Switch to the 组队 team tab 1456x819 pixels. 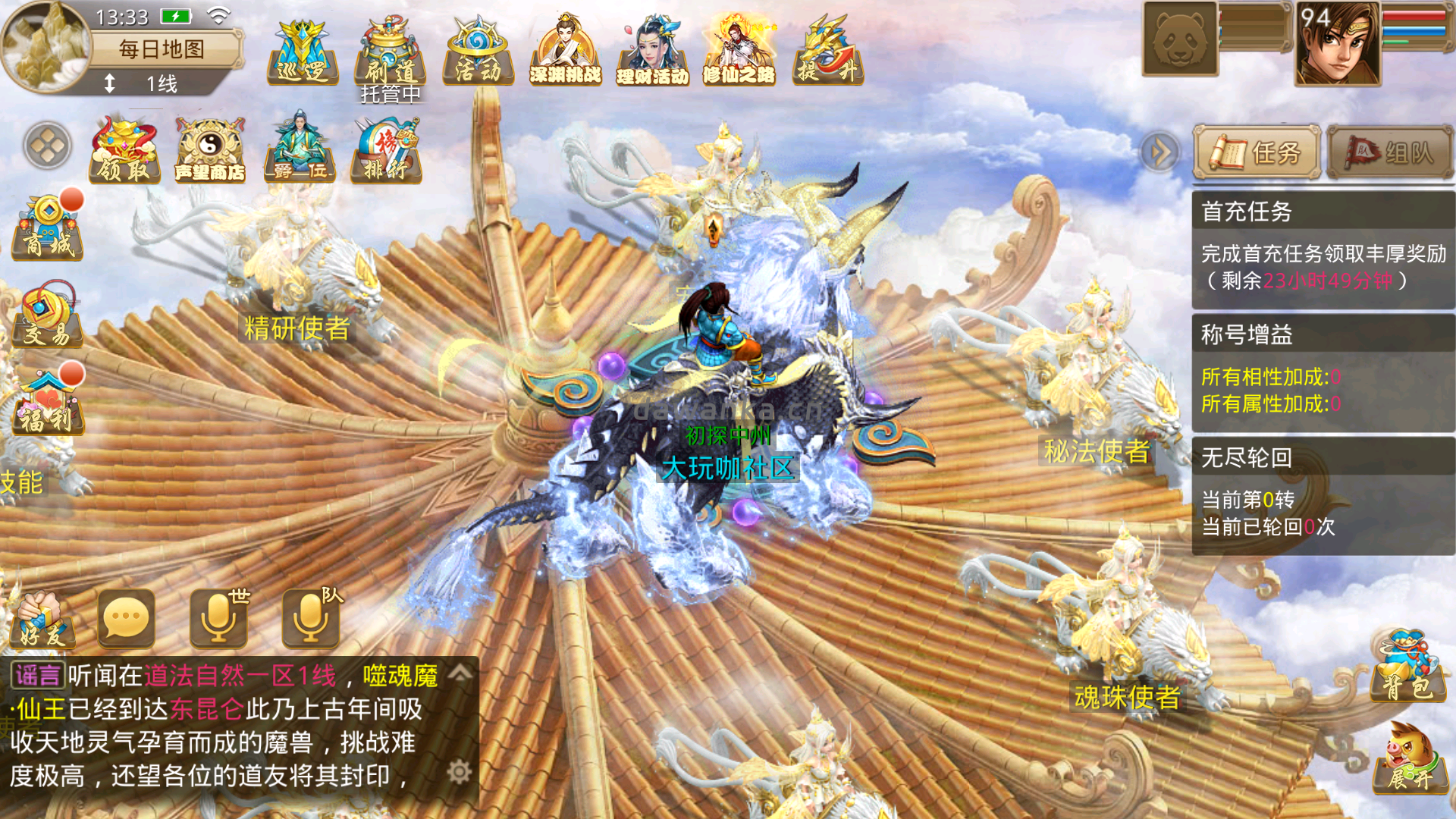pyautogui.click(x=1390, y=152)
